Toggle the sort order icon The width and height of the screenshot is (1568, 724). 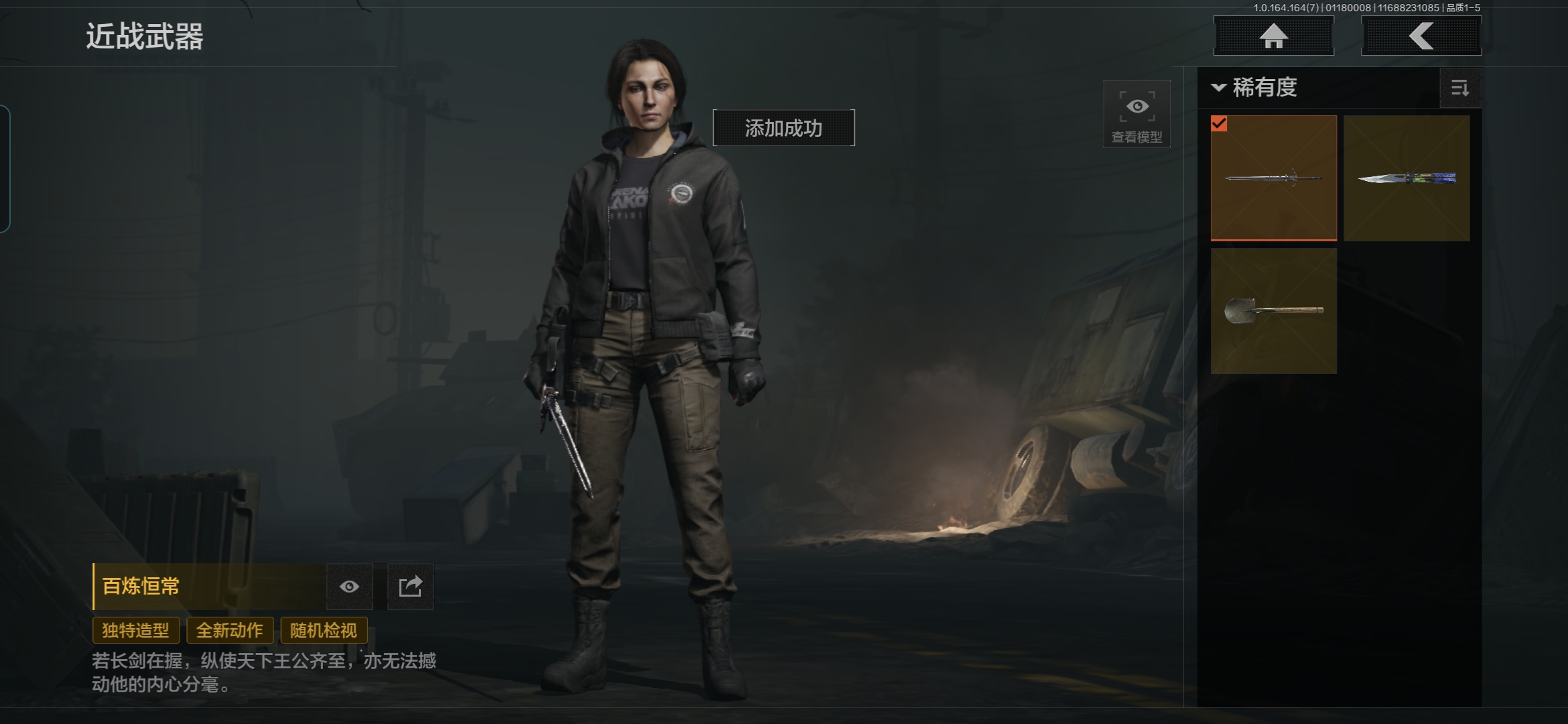1459,88
